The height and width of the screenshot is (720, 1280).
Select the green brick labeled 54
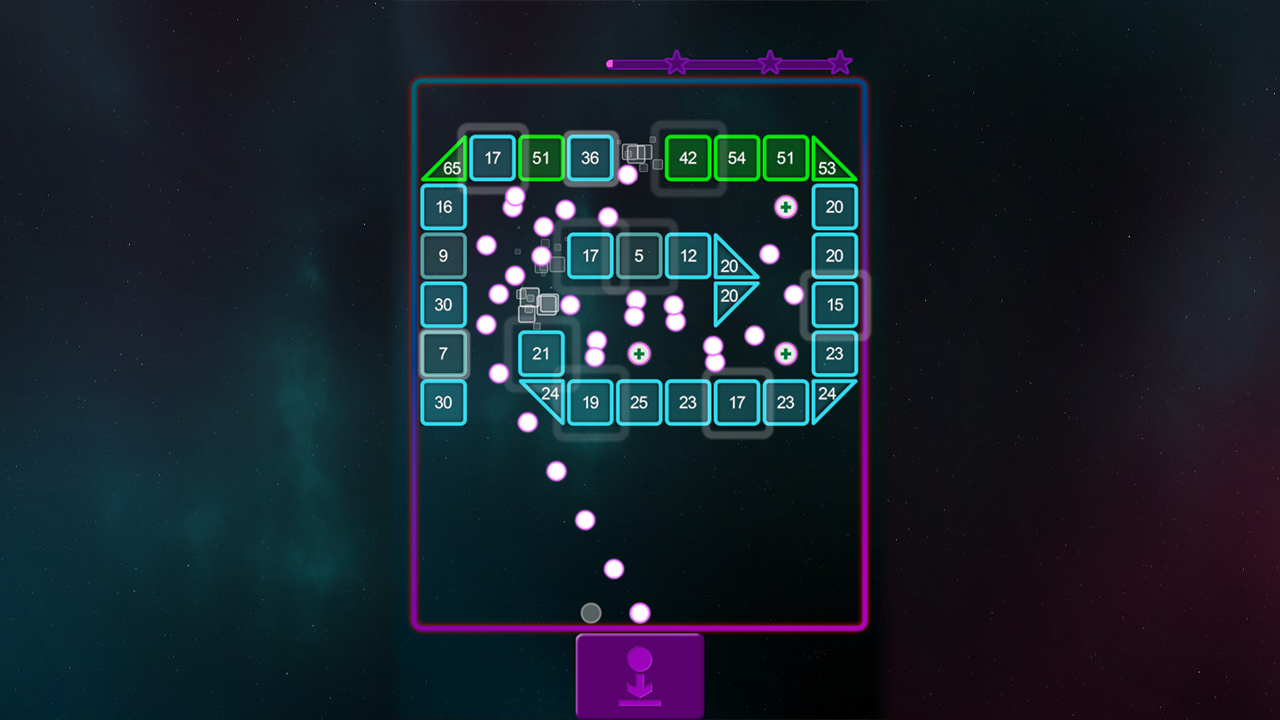point(736,157)
